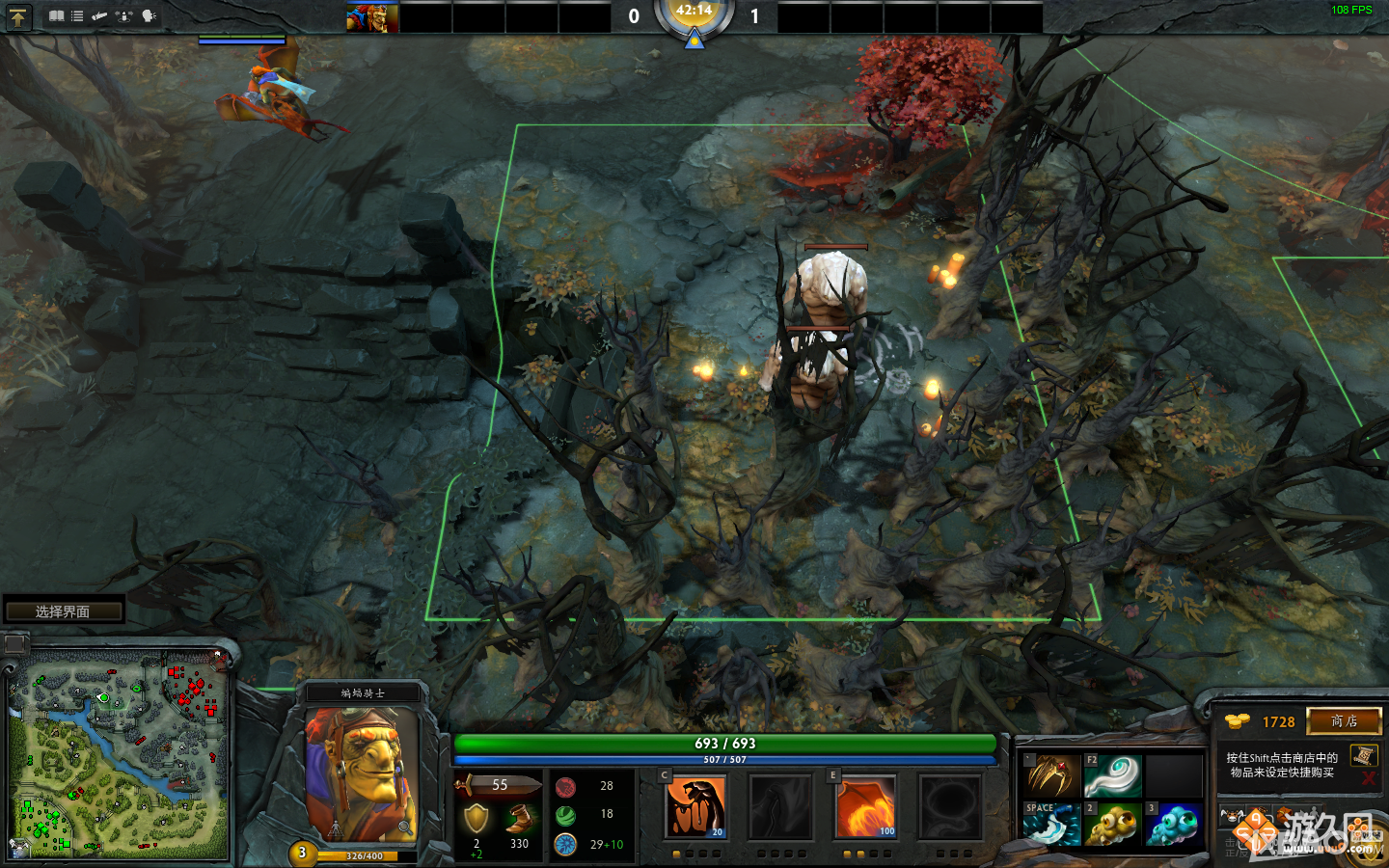The image size is (1389, 868).
Task: Open the chat wheel speech icon
Action: (149, 16)
